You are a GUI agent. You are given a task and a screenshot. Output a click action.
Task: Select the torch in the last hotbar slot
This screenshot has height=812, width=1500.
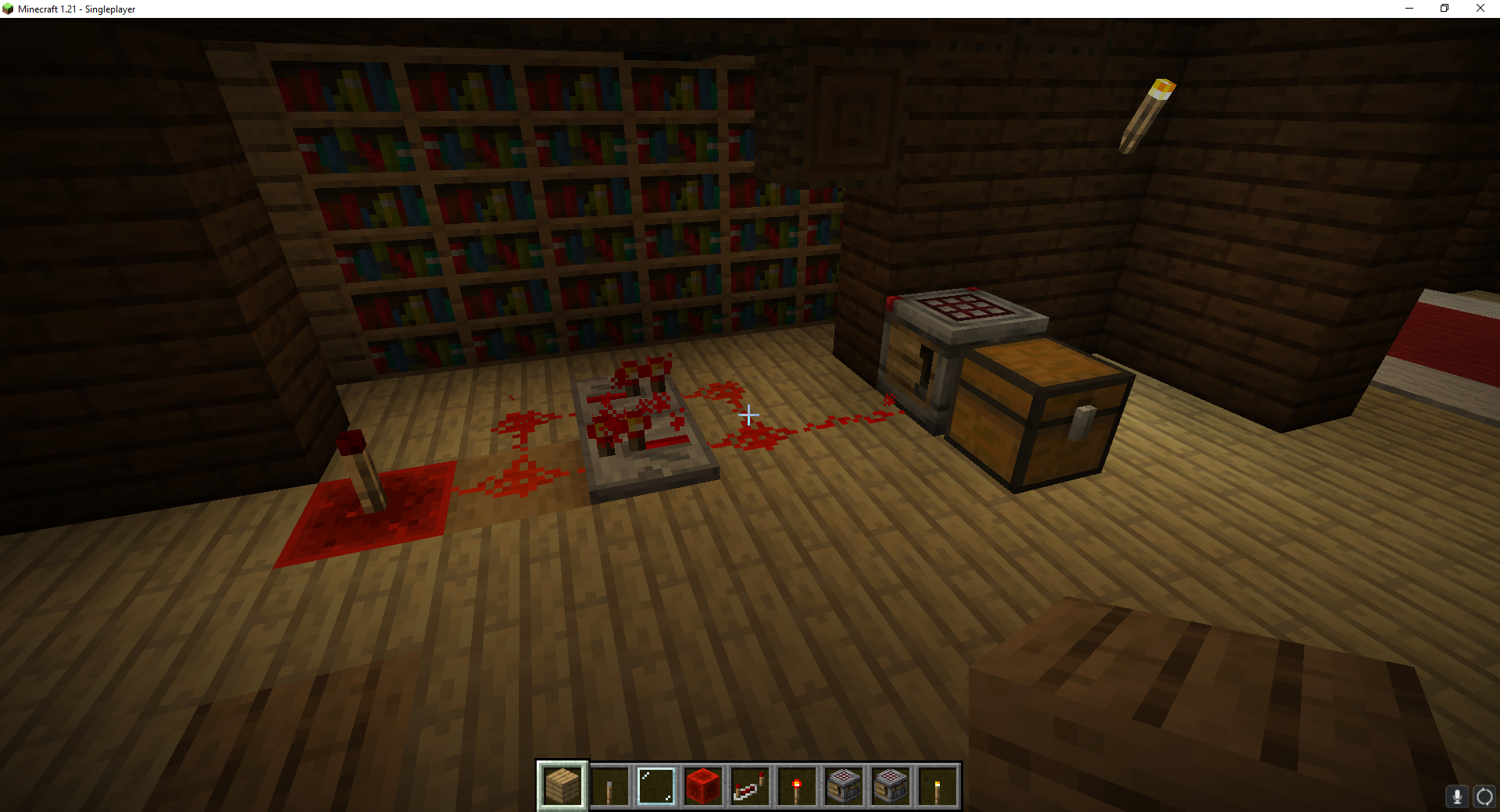937,785
